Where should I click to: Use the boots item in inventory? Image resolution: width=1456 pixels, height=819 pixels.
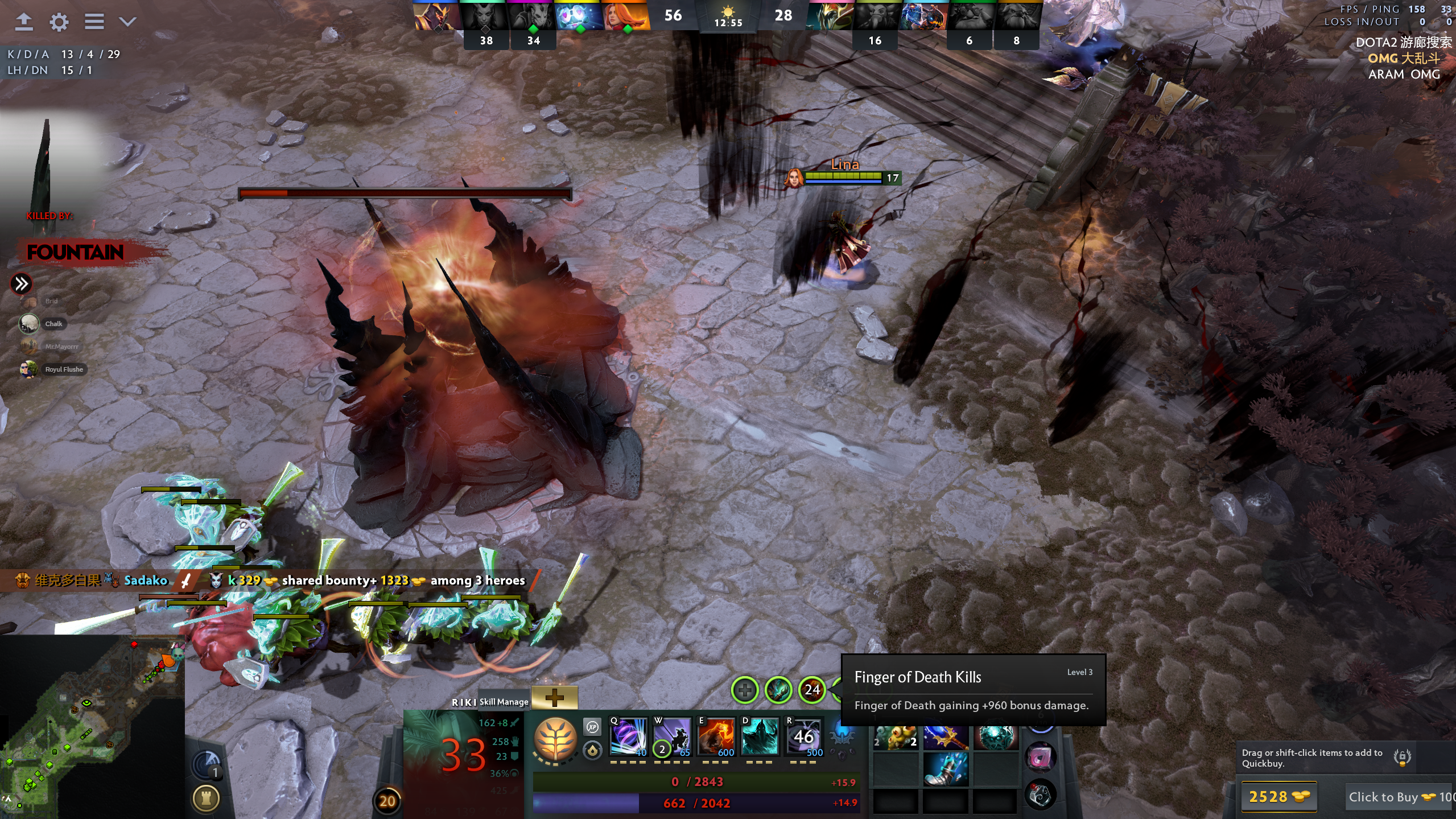[945, 768]
